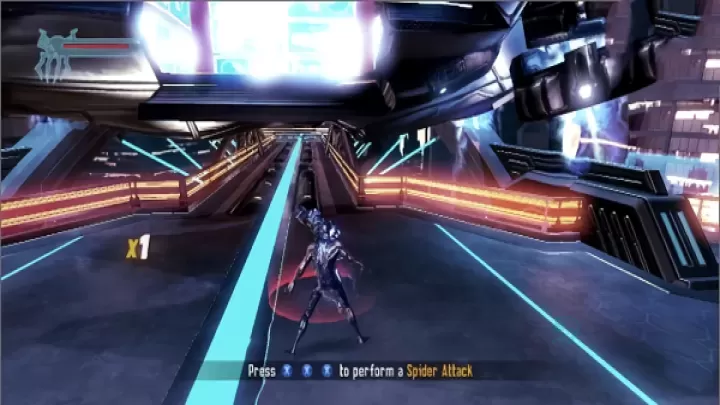Click the spider emblem HUD icon
Image resolution: width=720 pixels, height=405 pixels.
click(55, 54)
